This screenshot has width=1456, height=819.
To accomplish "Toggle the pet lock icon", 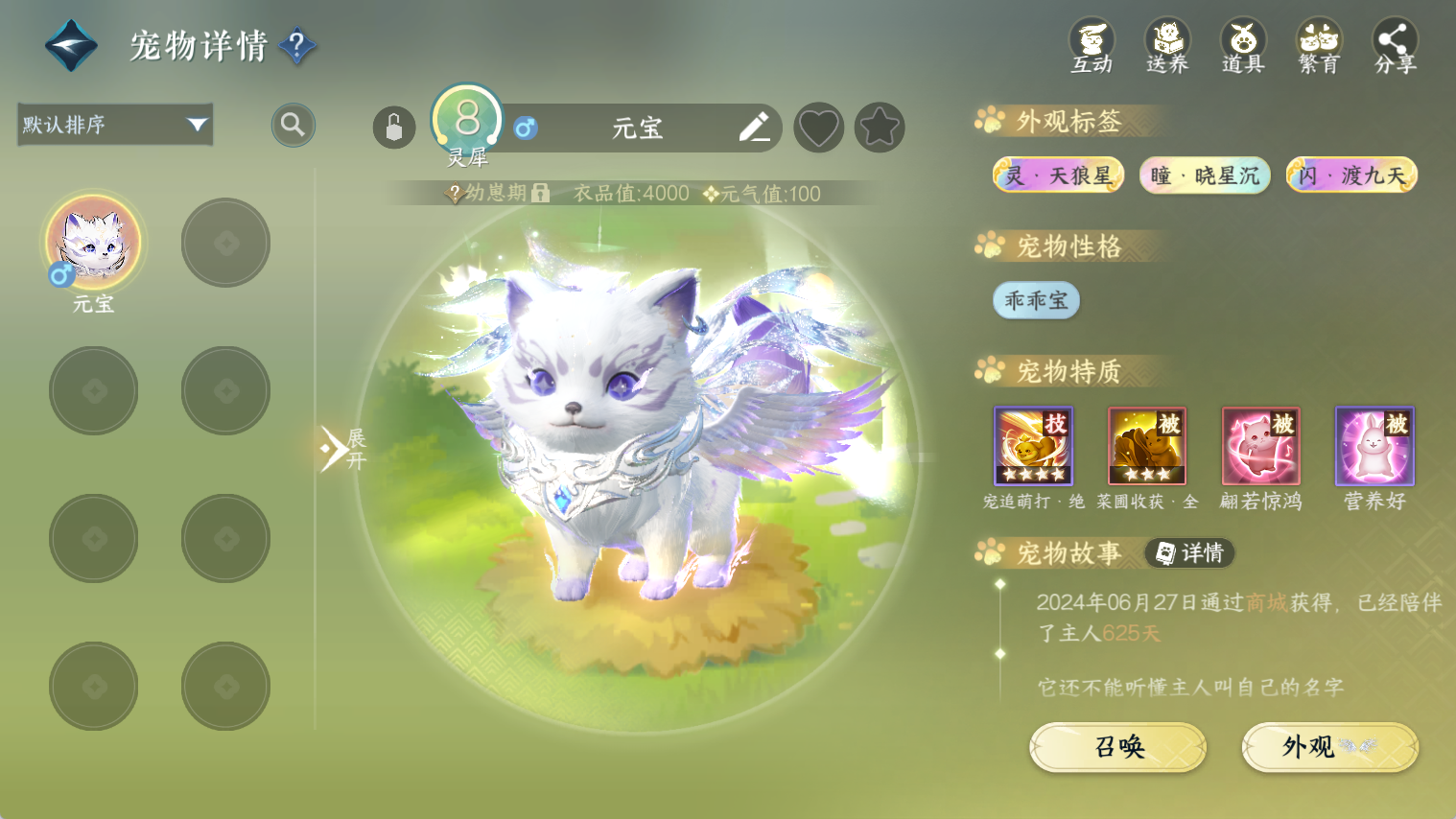I will (x=394, y=128).
